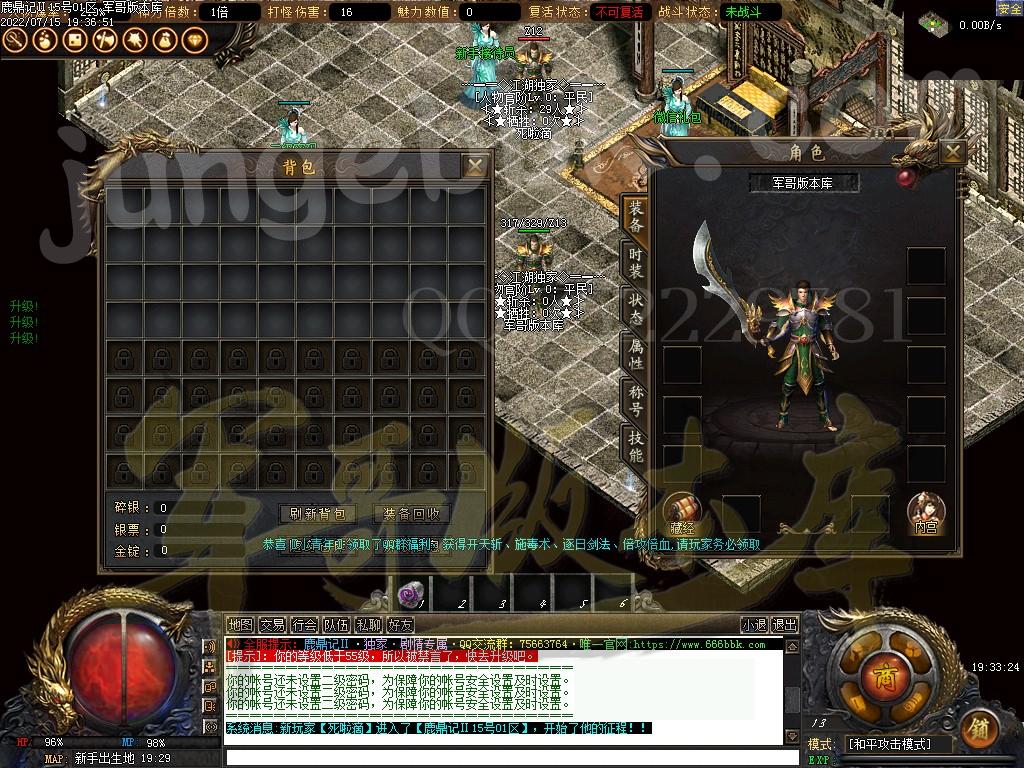Click the 装备回收 equipment recycle button

click(412, 513)
